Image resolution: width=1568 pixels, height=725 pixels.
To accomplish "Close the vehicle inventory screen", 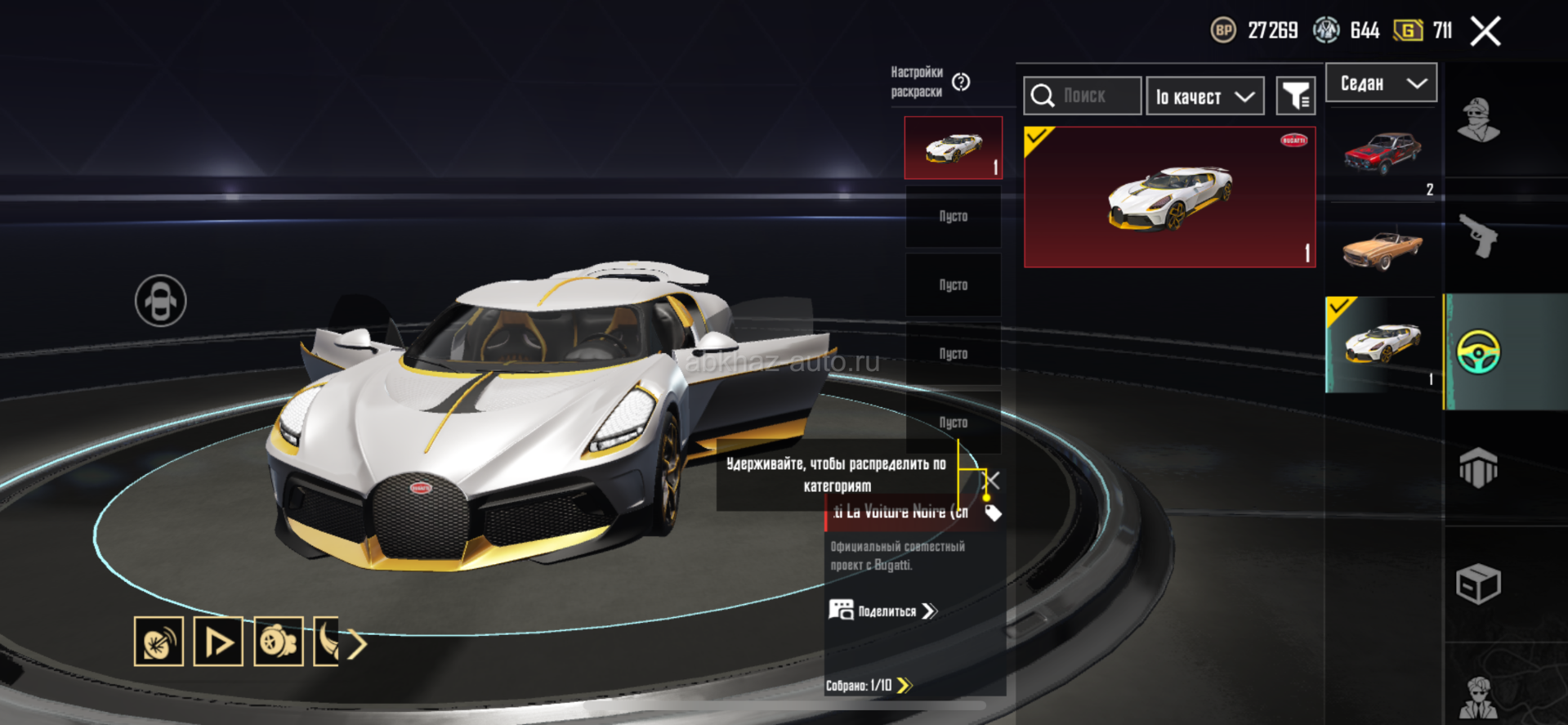I will pos(1485,32).
